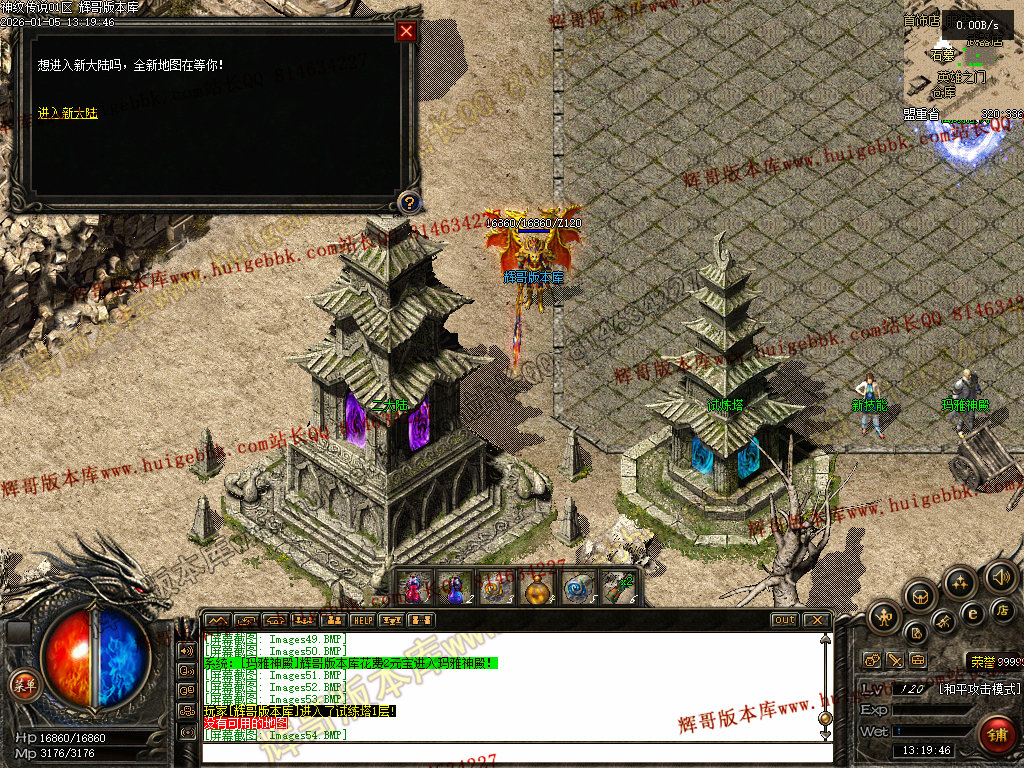Click the 'out' button on chat bar

784,620
